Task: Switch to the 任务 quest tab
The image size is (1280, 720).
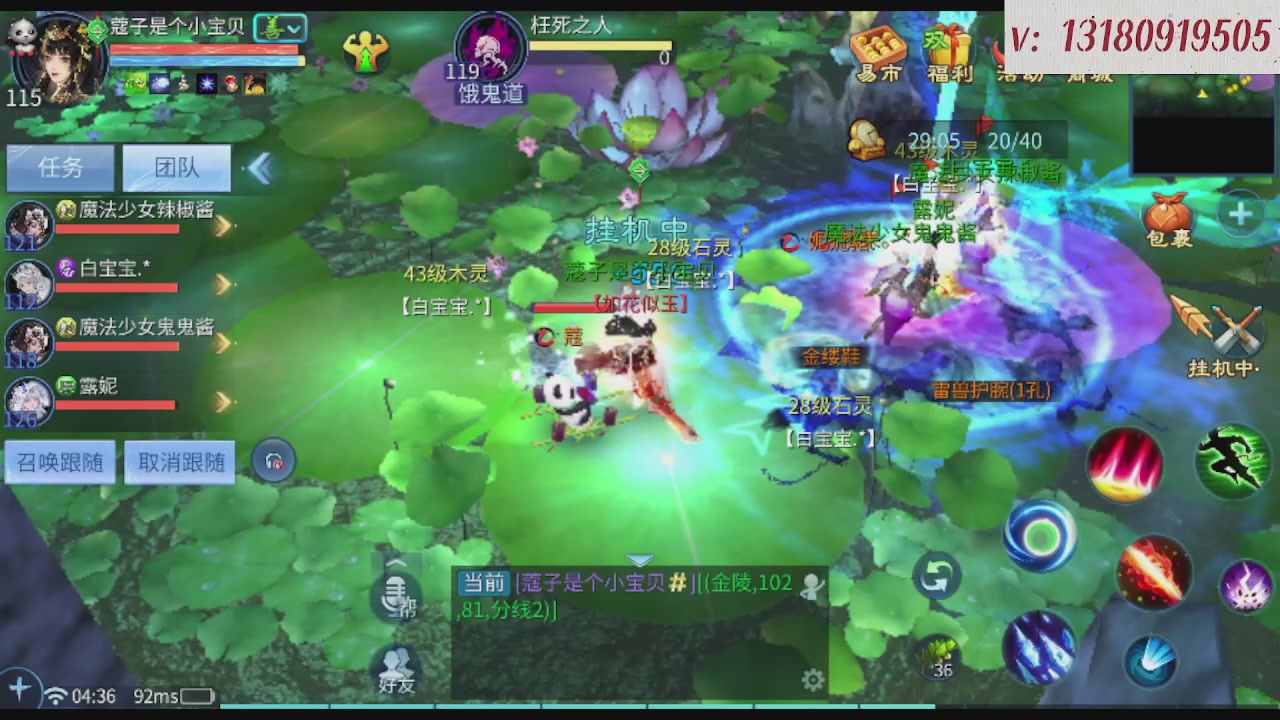Action: point(60,167)
